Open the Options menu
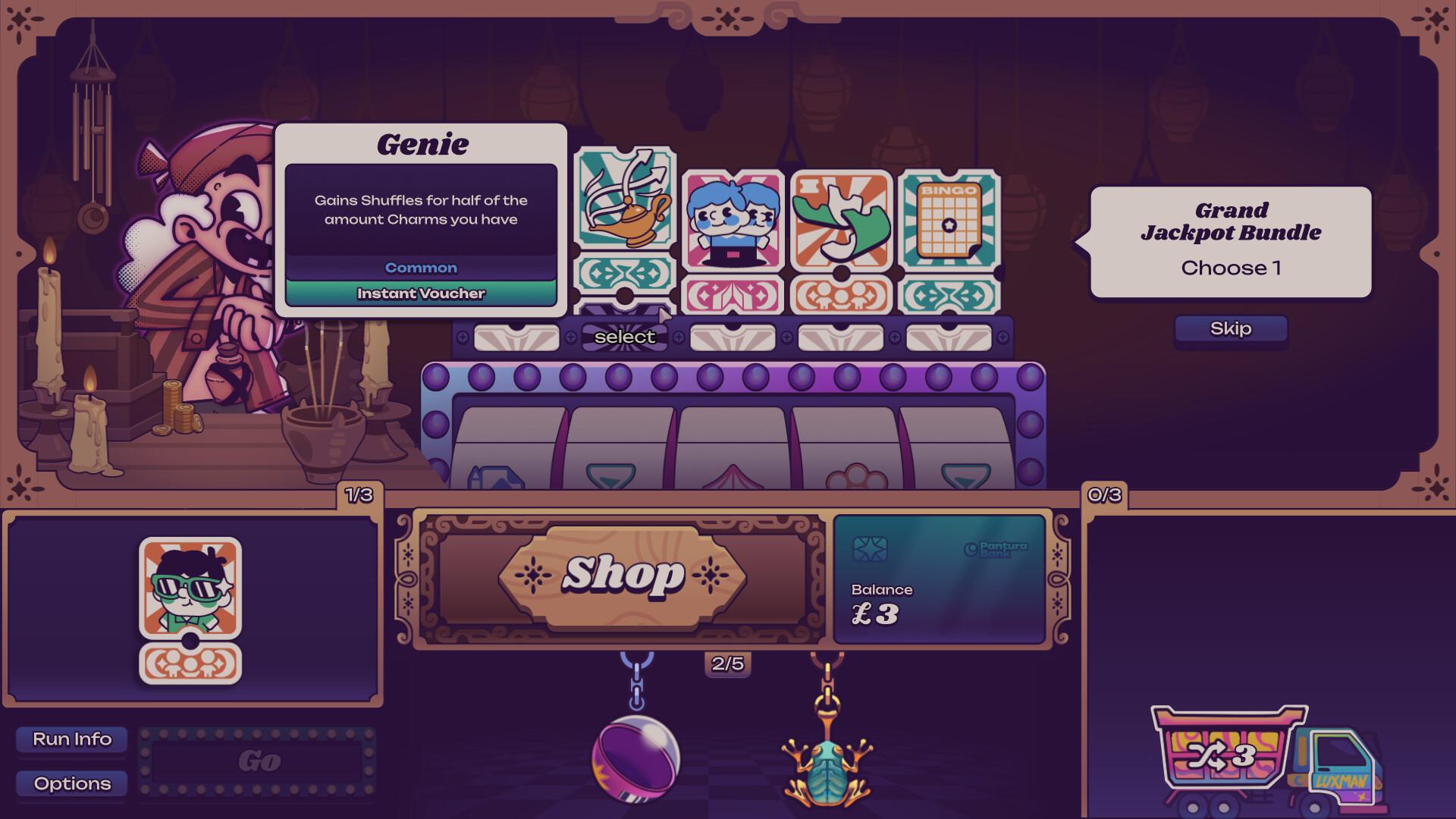The height and width of the screenshot is (819, 1456). pyautogui.click(x=72, y=783)
